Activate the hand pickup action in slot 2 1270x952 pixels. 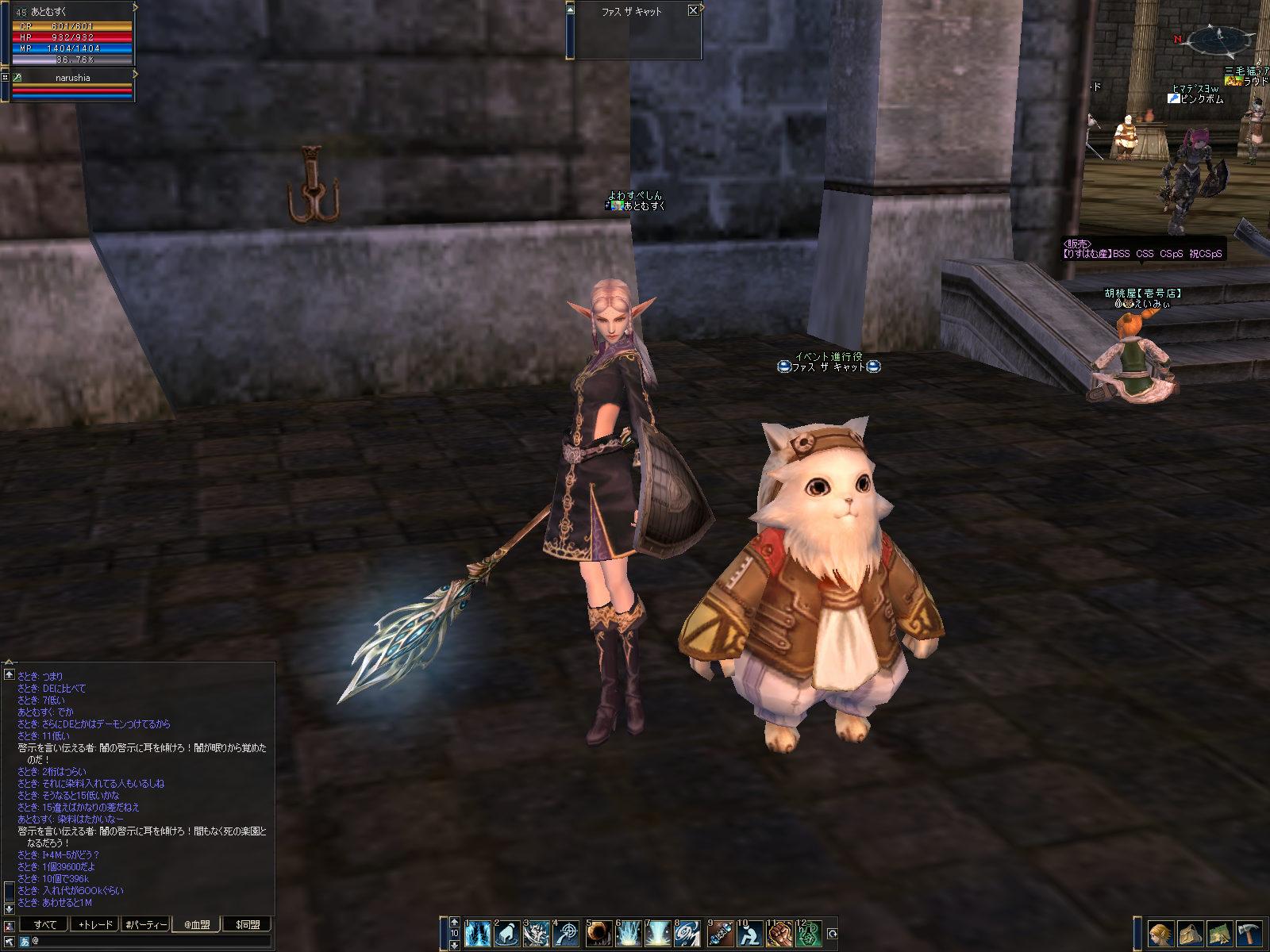click(506, 934)
